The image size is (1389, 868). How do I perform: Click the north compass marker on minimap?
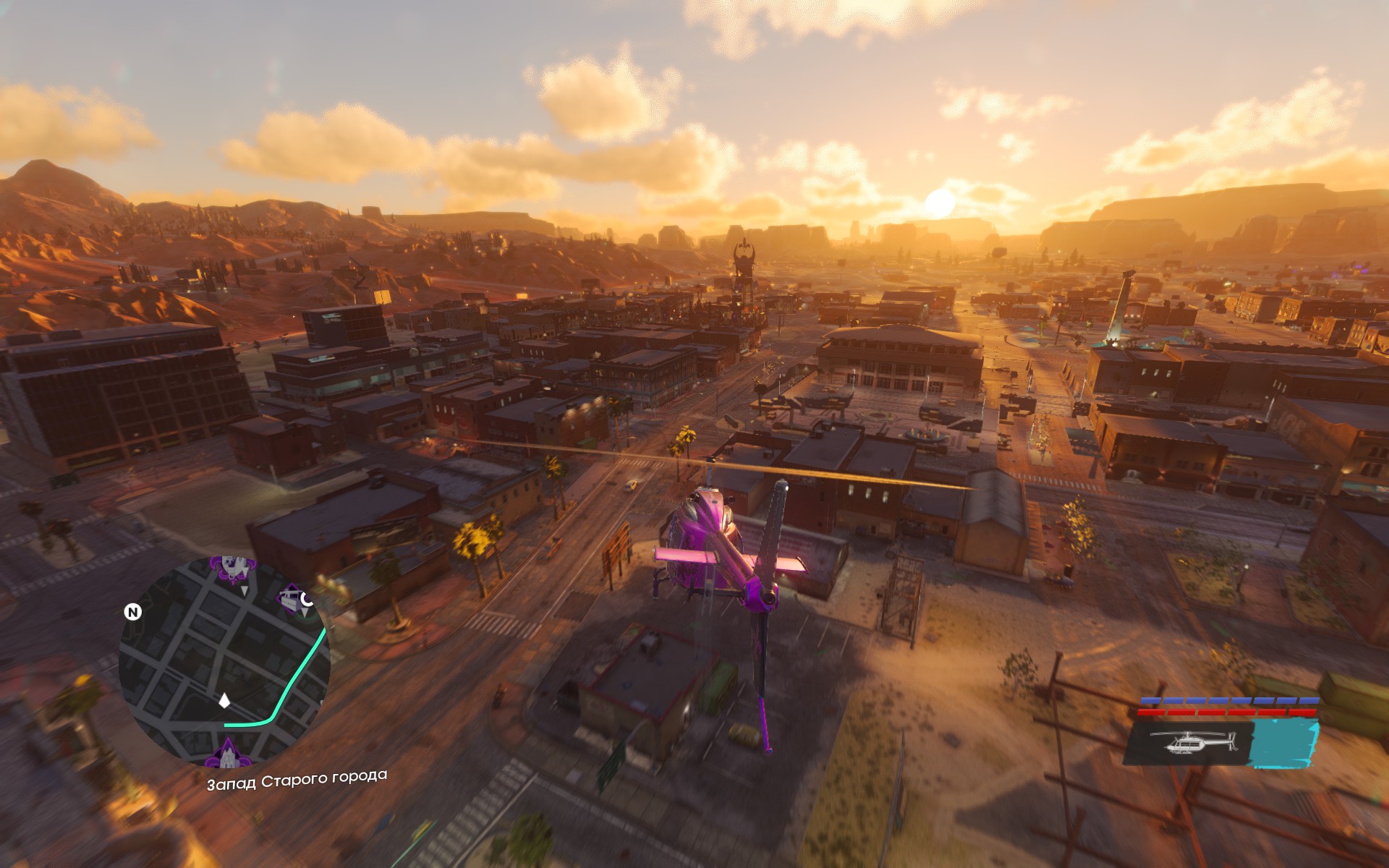[x=133, y=613]
